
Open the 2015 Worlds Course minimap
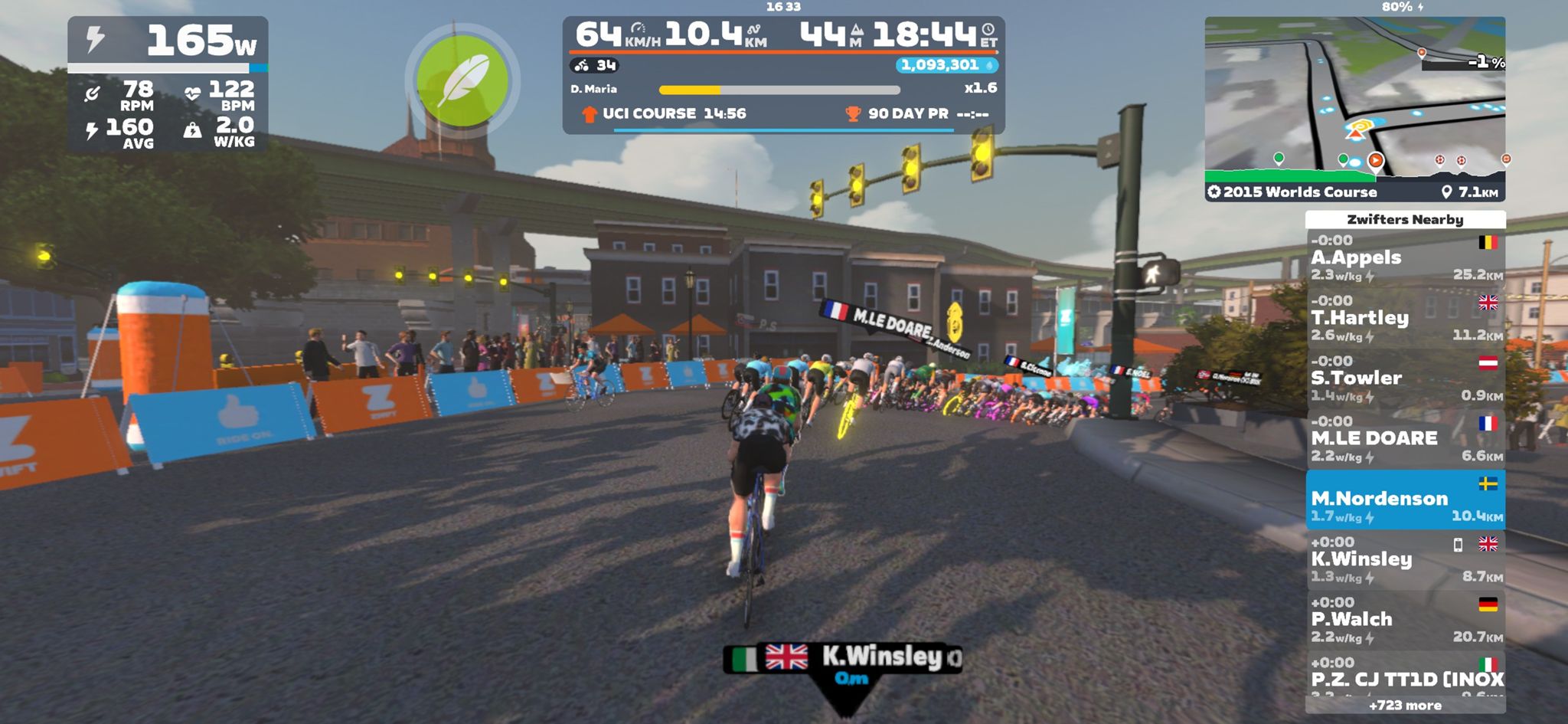[x=1354, y=108]
